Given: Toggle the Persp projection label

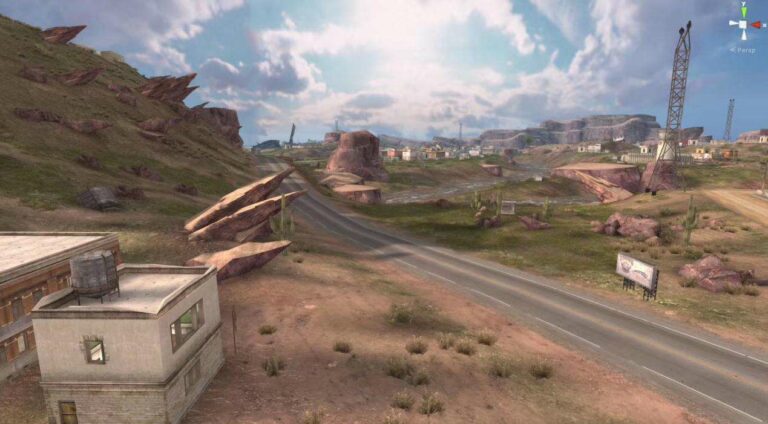Looking at the screenshot, I should (x=743, y=49).
